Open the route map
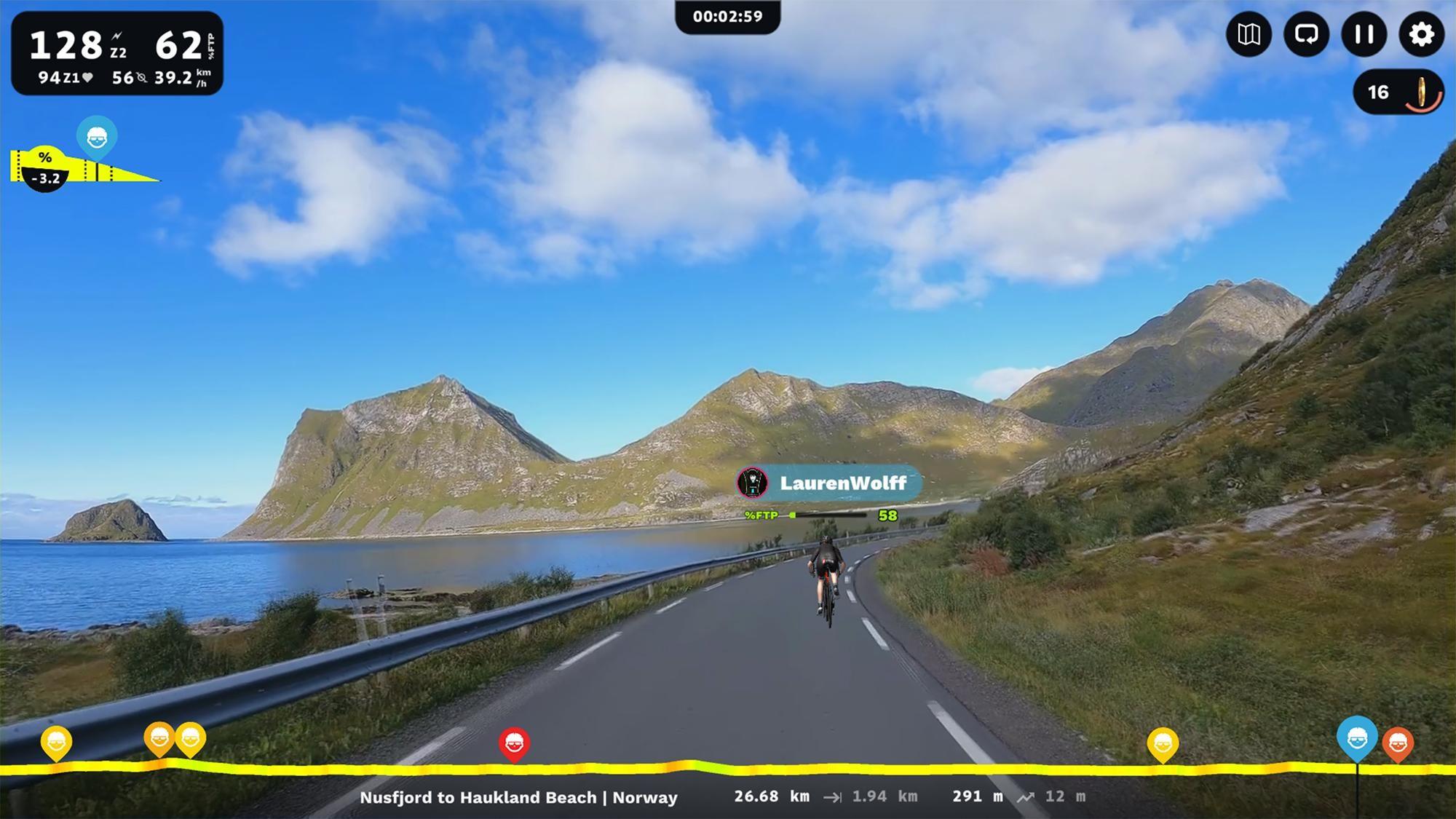The image size is (1456, 819). [x=1248, y=34]
